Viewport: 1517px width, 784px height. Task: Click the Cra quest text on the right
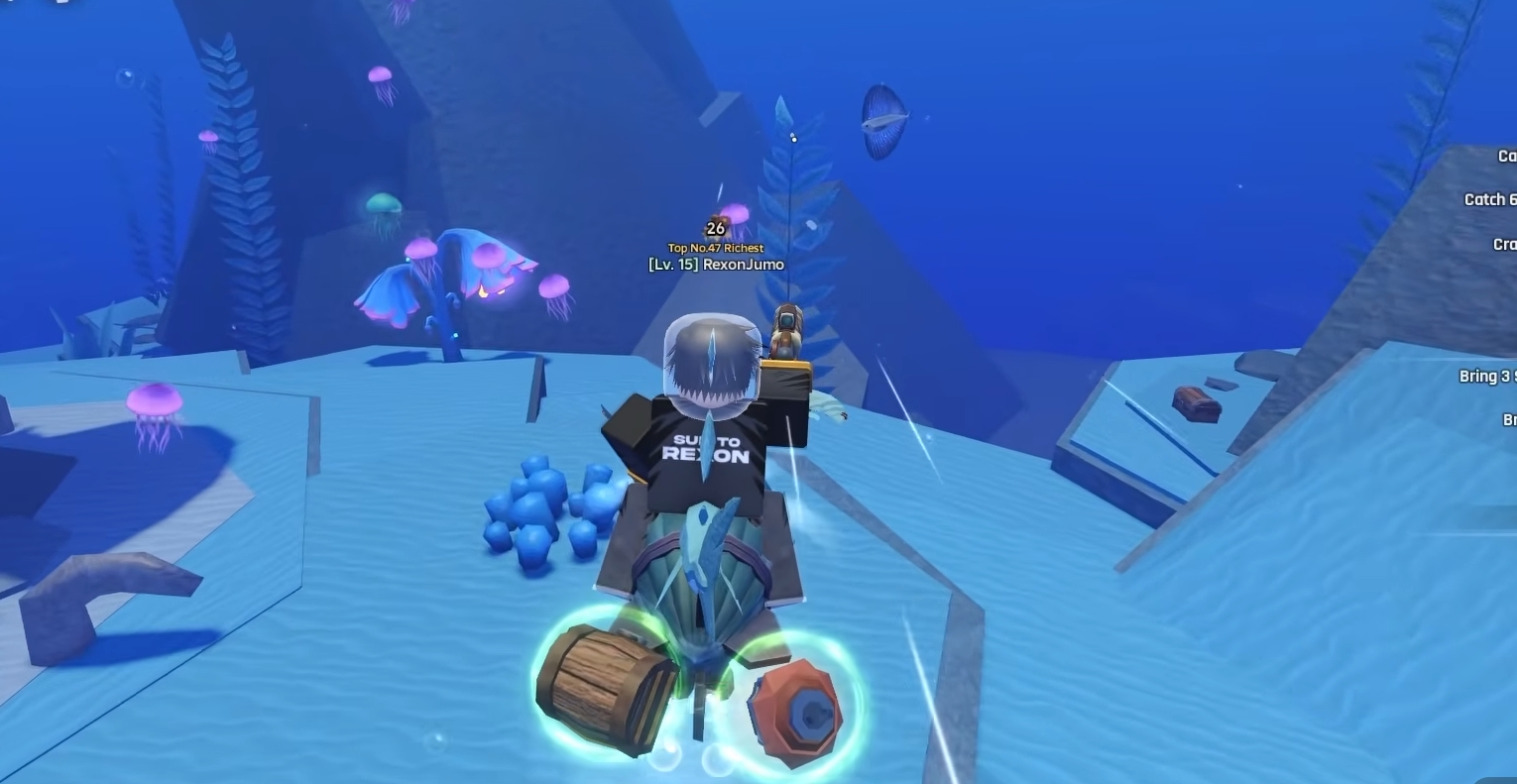[1501, 243]
